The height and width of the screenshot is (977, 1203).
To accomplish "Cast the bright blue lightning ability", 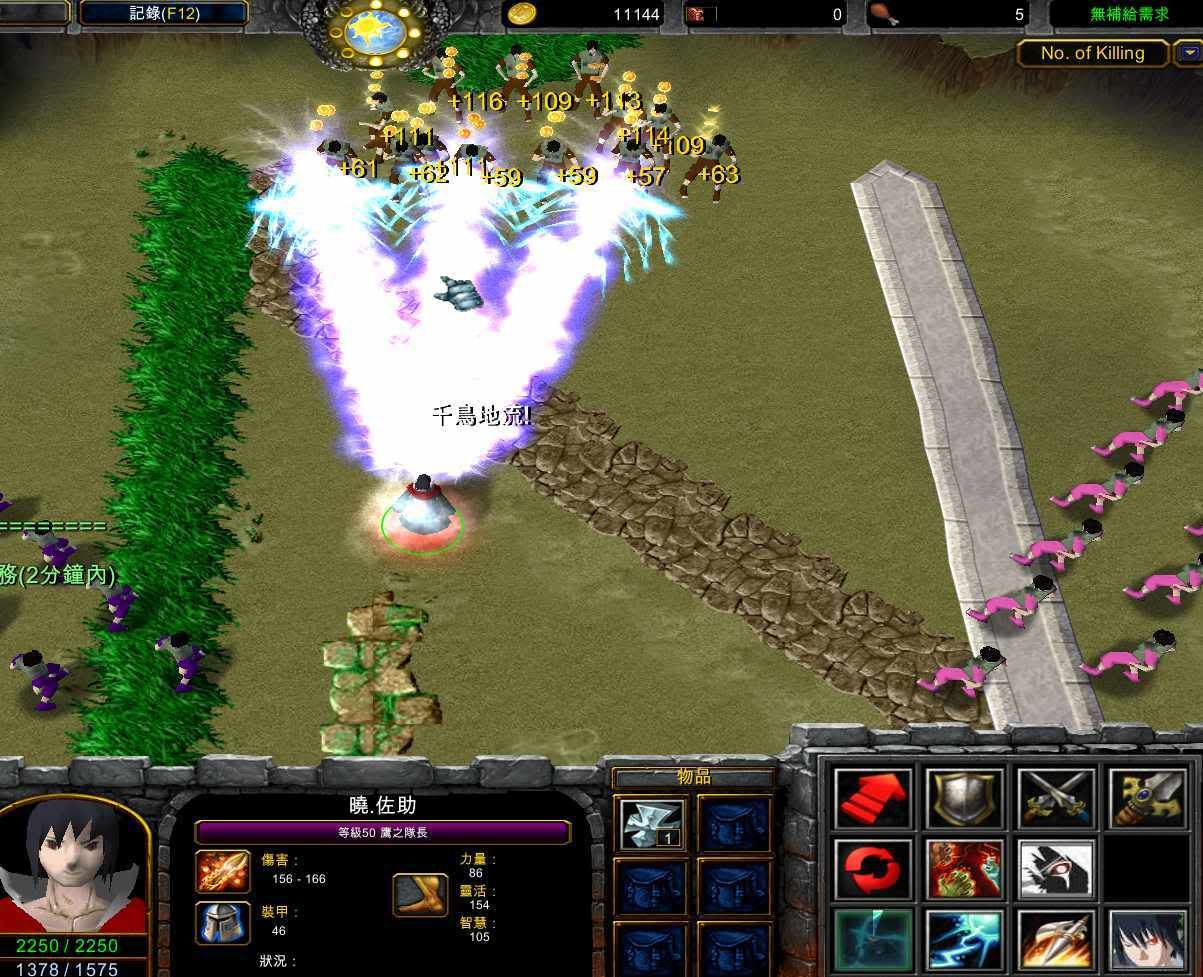I will 964,940.
